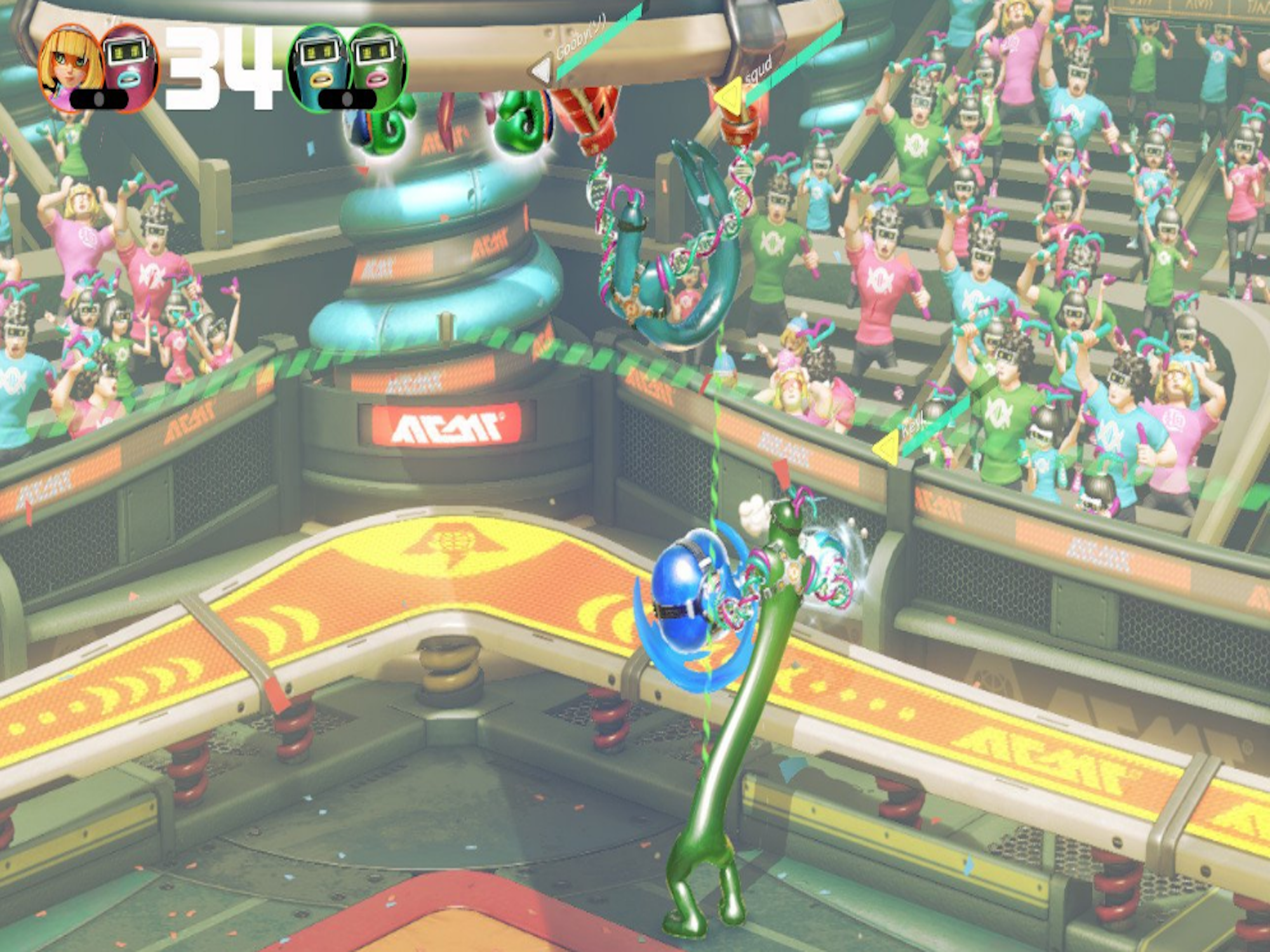Click the maroon Helix portrait
The height and width of the screenshot is (952, 1270).
pyautogui.click(x=130, y=67)
